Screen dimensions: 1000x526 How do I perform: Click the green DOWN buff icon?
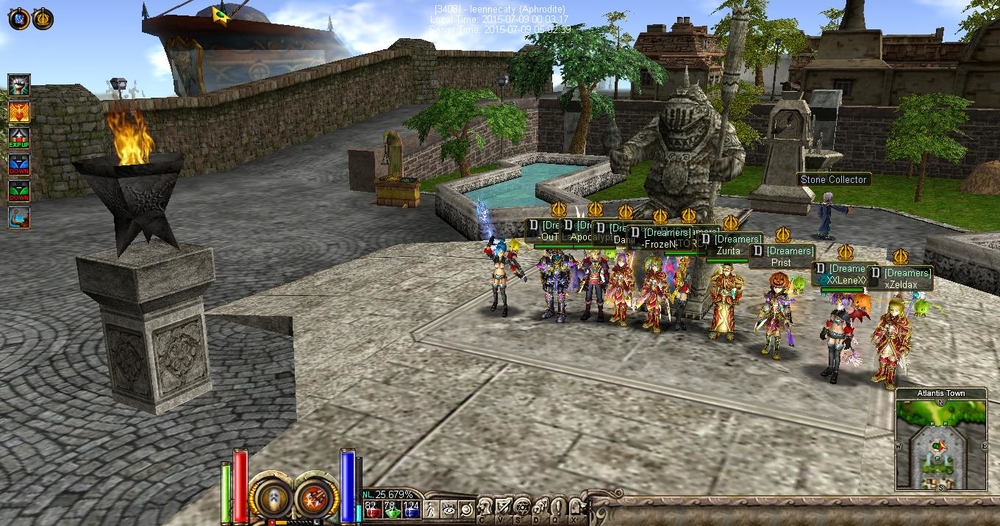(19, 191)
